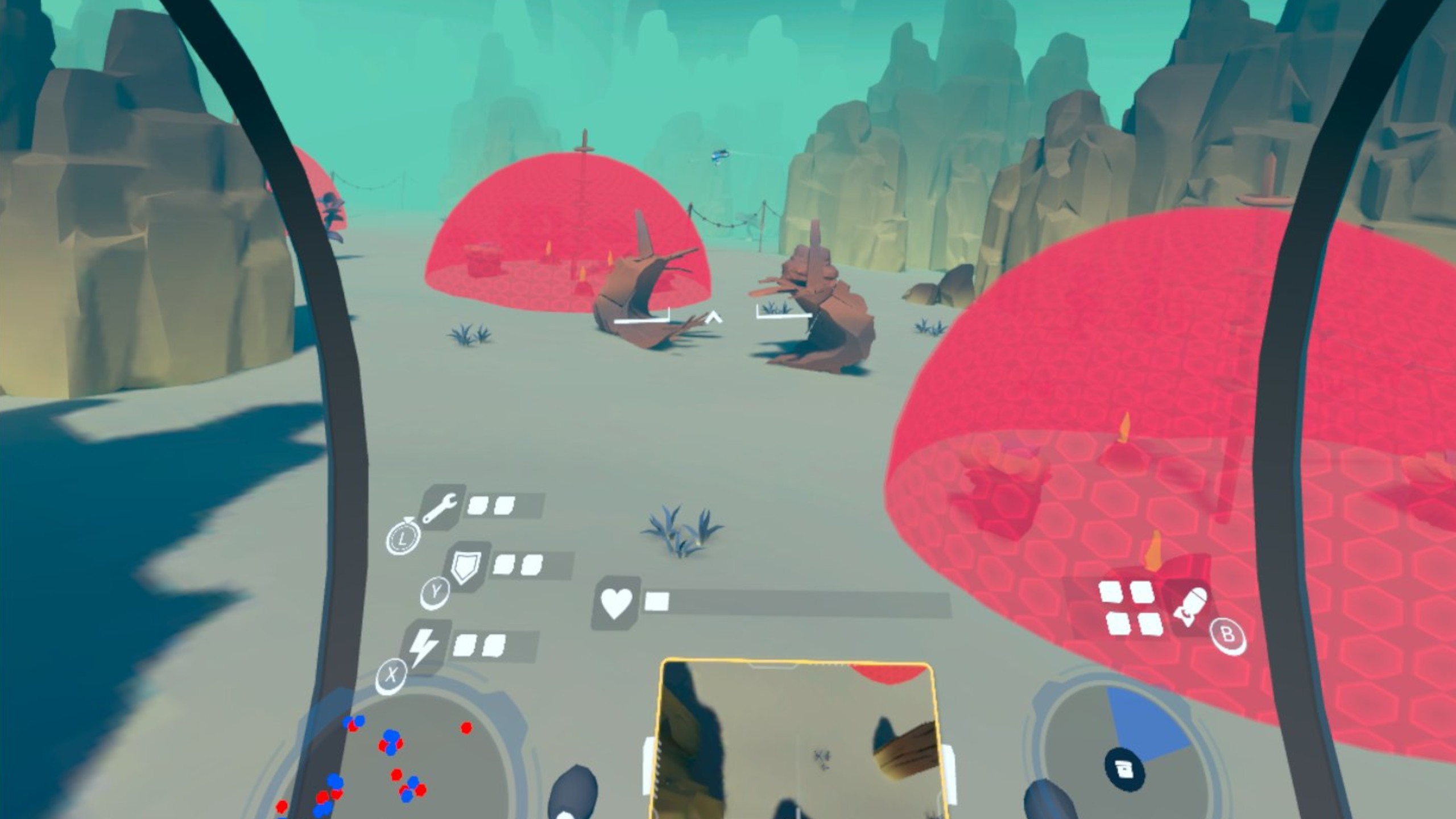1456x819 pixels.
Task: Activate the wrench repair ability
Action: [x=440, y=507]
